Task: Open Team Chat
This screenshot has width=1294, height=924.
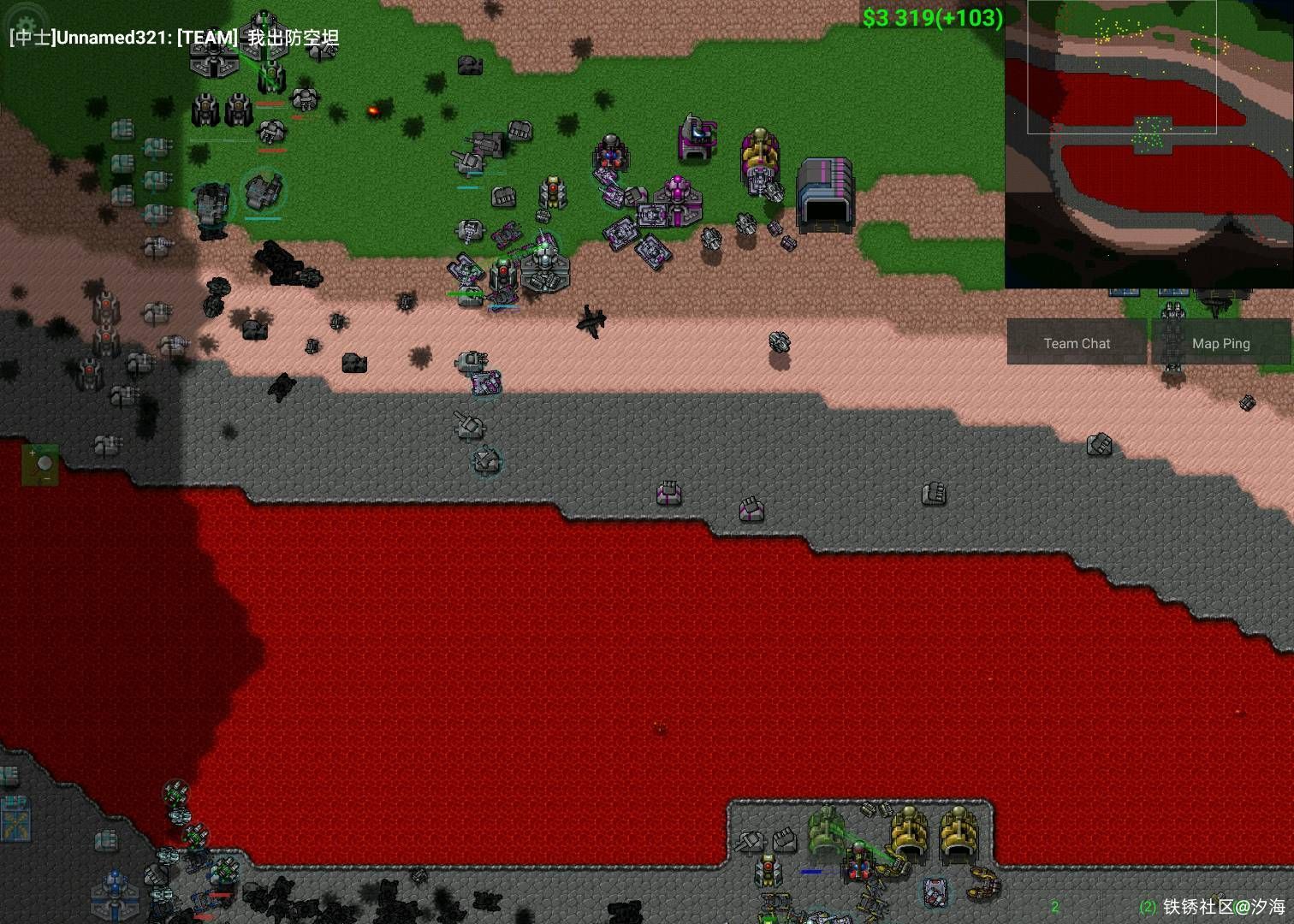Action: (1077, 343)
